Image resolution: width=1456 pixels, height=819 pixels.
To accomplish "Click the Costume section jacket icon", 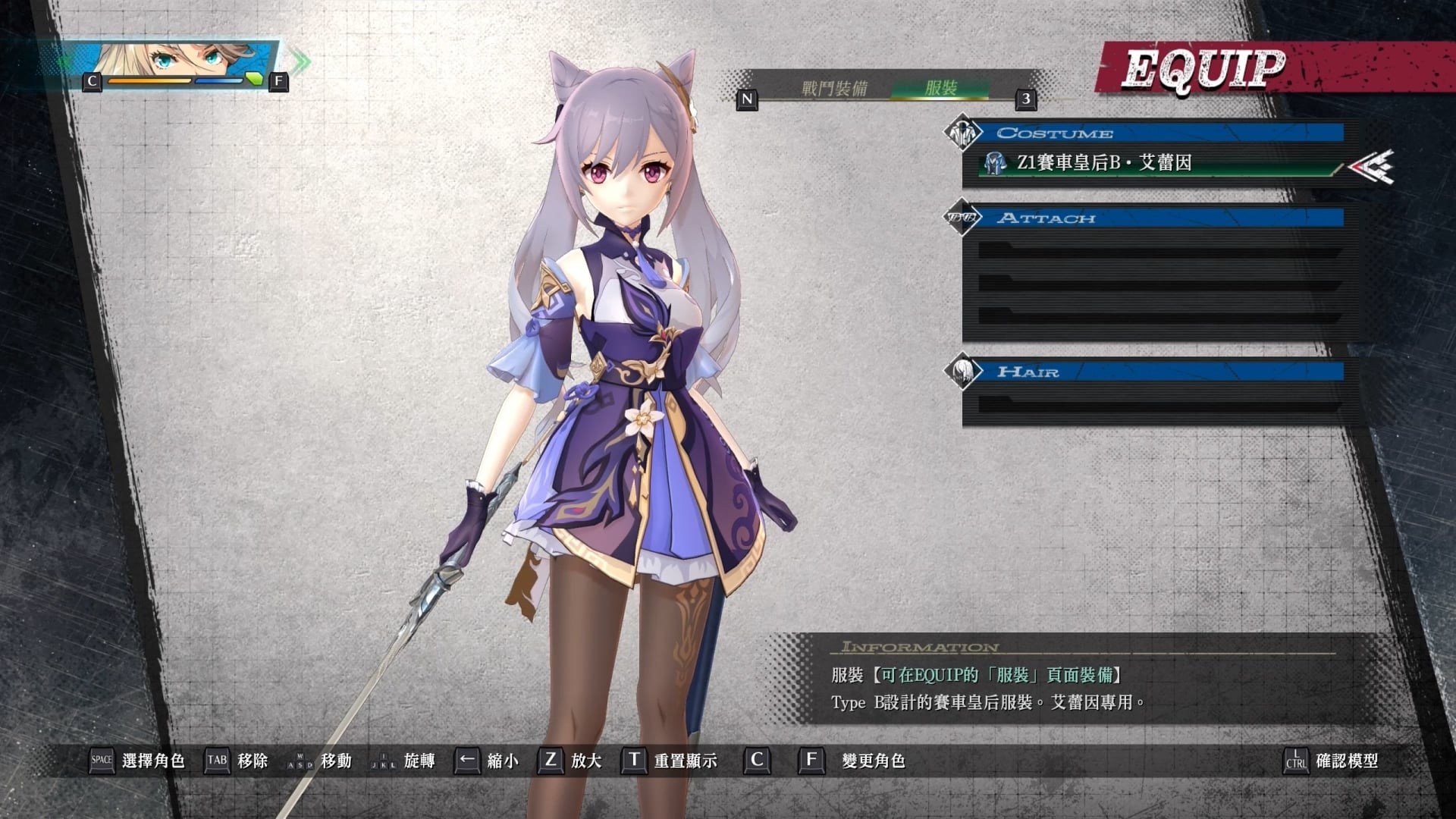I will tap(964, 132).
